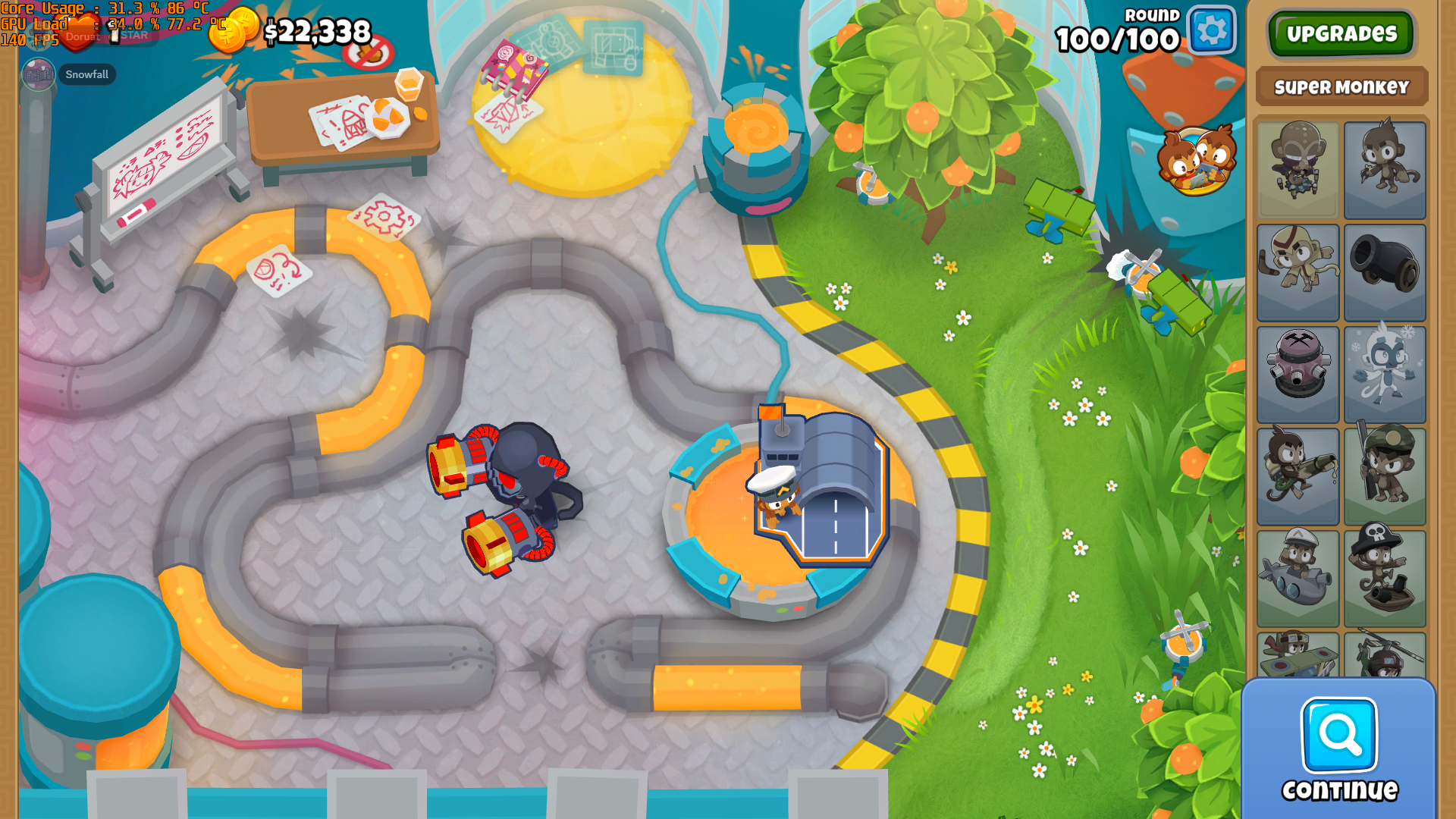Pick the Tack Shooter tower
Image resolution: width=1456 pixels, height=819 pixels.
(x=1298, y=375)
